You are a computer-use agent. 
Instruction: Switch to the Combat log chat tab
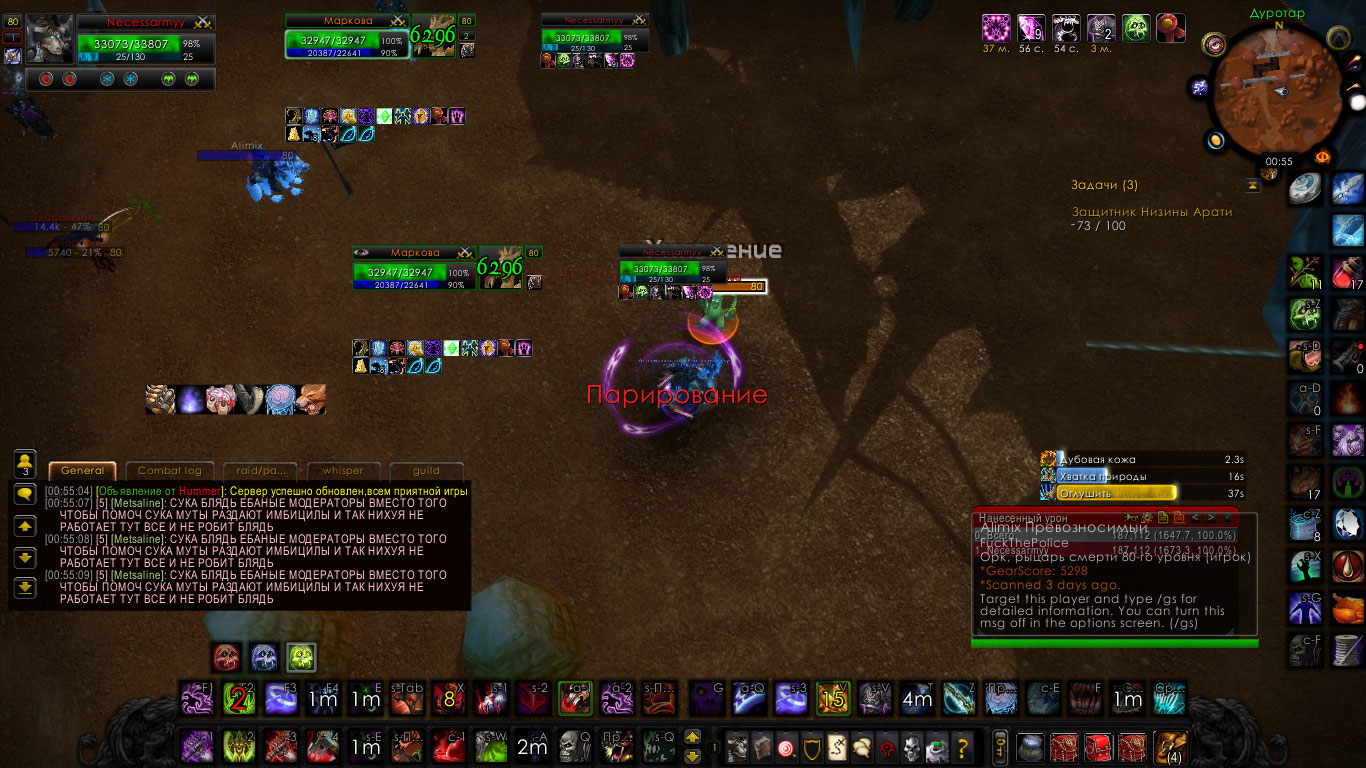pos(169,471)
